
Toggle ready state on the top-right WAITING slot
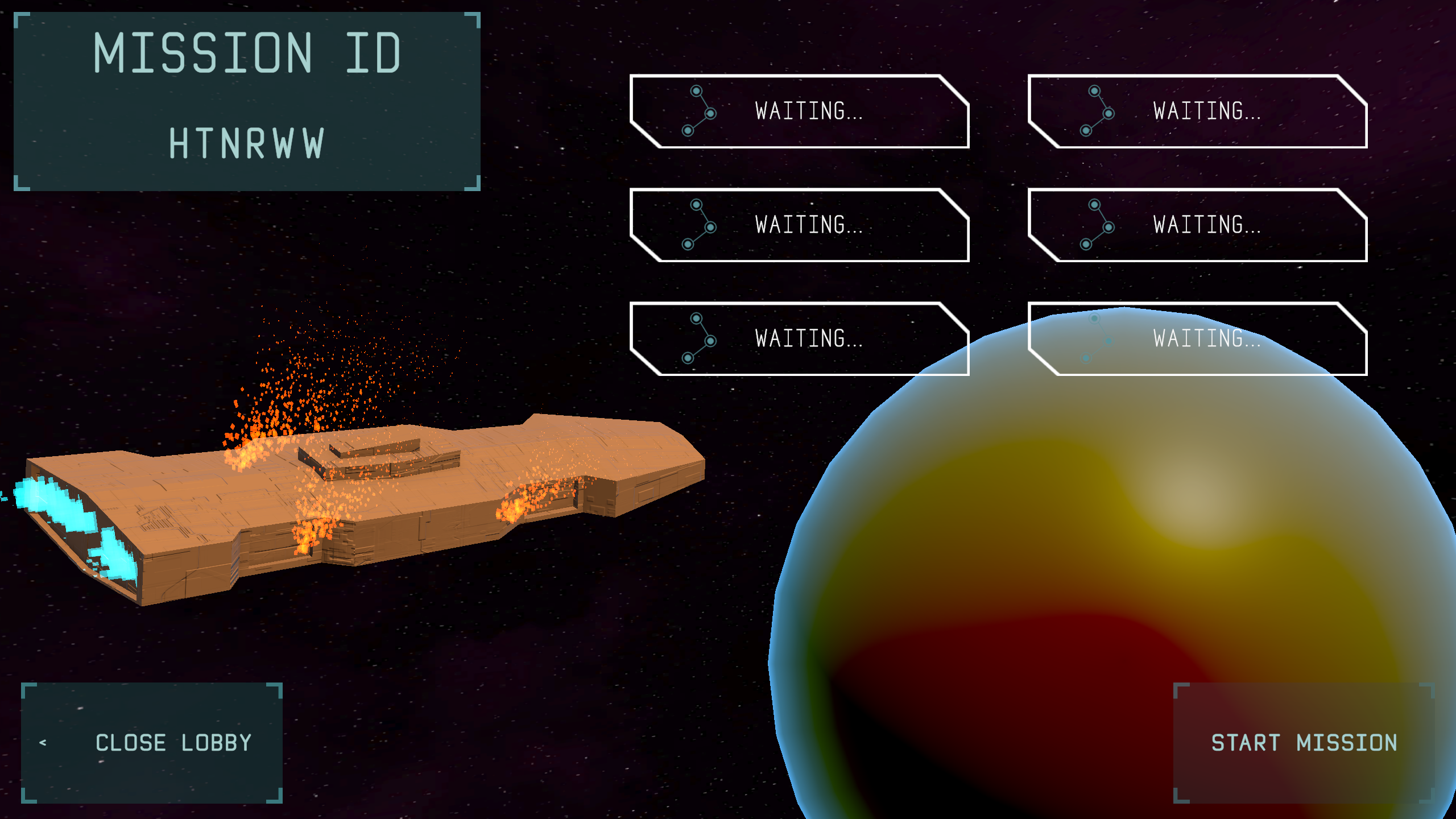point(1200,112)
